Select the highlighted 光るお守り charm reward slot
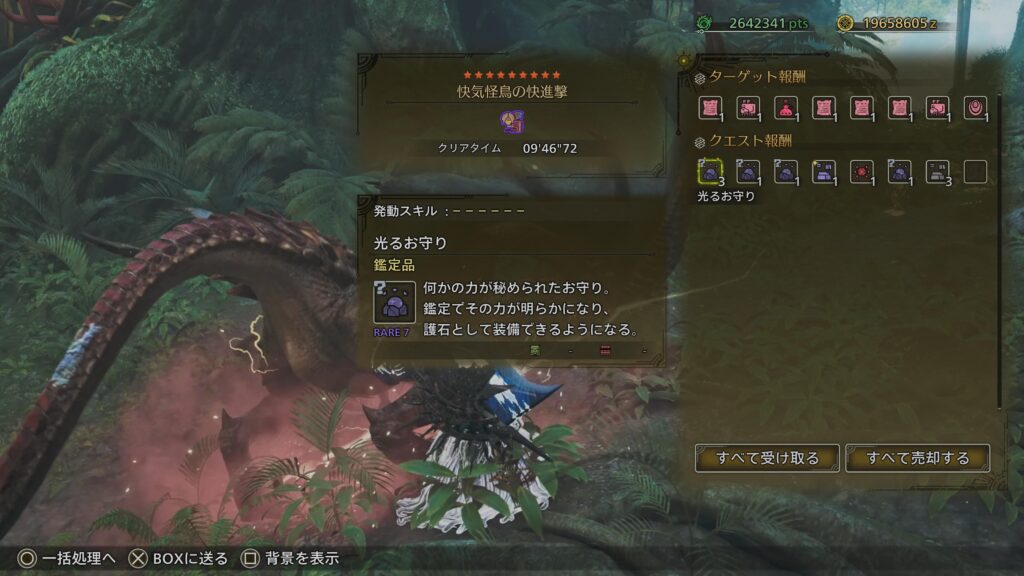Screen dimensions: 1024x576 (x=710, y=172)
